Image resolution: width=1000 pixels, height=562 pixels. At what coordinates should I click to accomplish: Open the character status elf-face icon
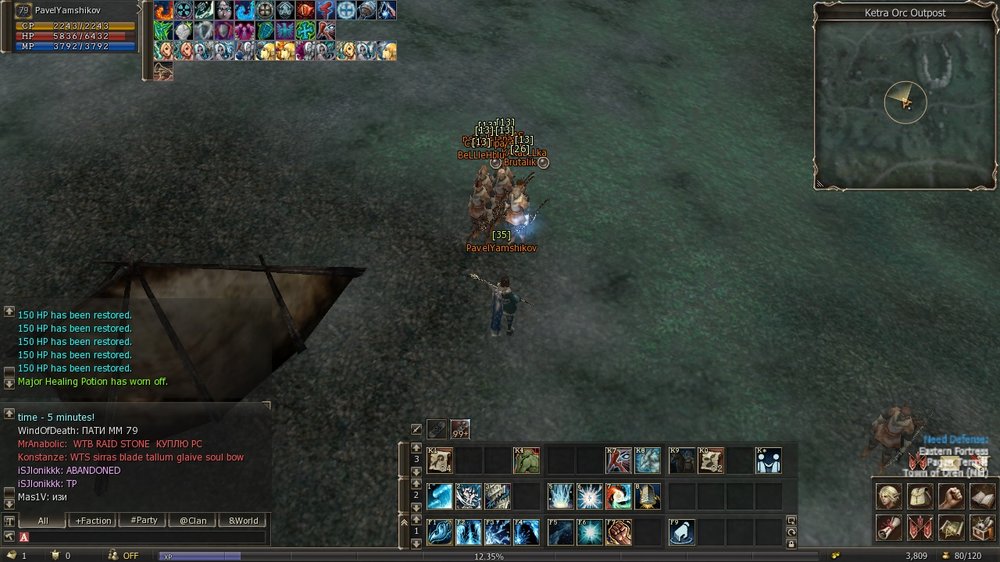pyautogui.click(x=888, y=496)
